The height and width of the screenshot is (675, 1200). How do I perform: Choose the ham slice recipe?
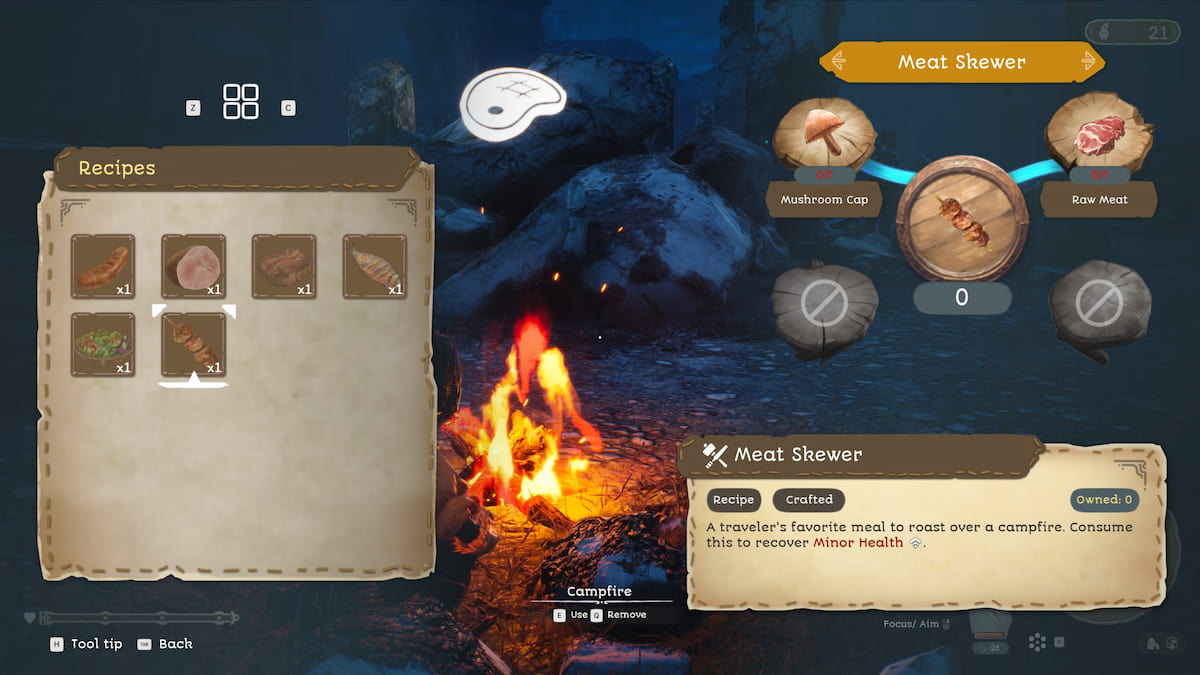click(193, 266)
